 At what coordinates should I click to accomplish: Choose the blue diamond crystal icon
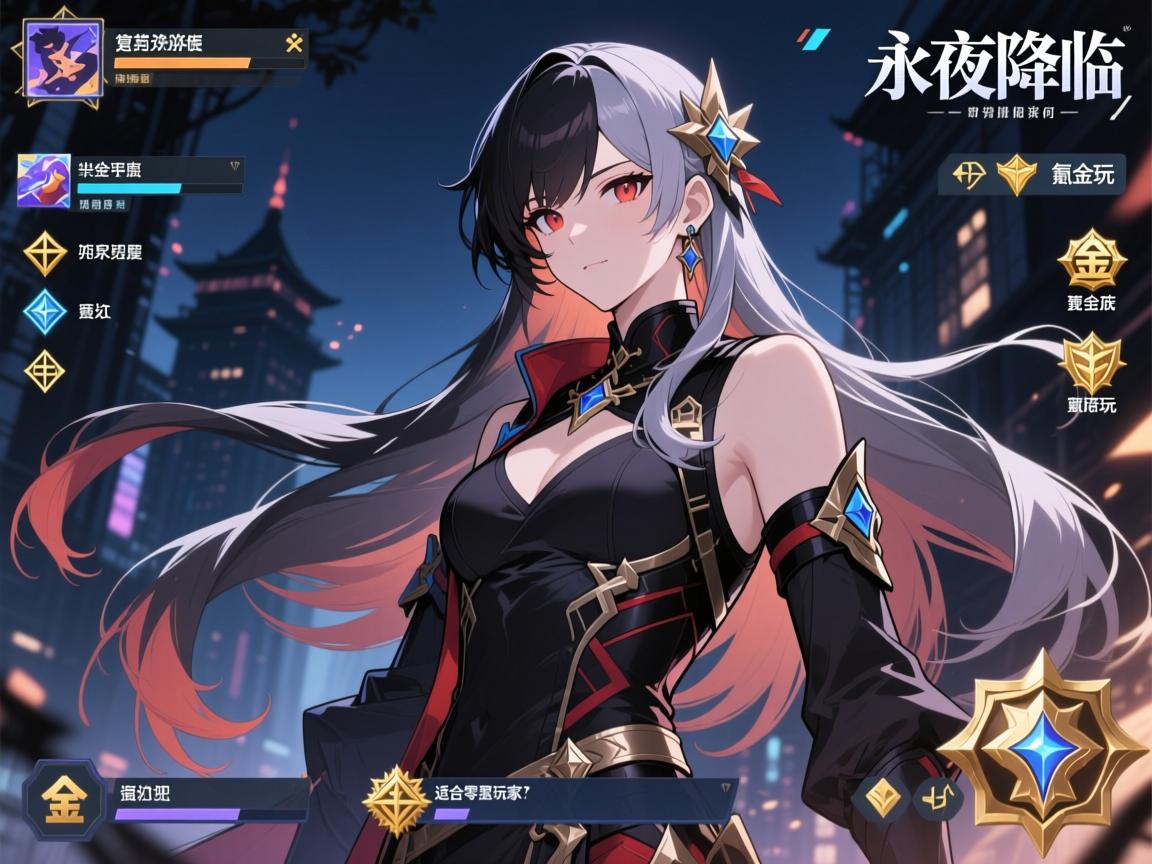pos(44,310)
